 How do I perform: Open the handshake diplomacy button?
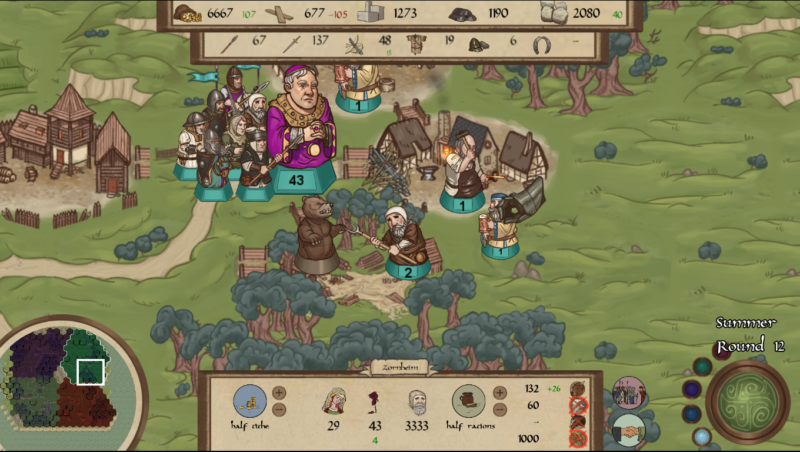click(x=629, y=430)
